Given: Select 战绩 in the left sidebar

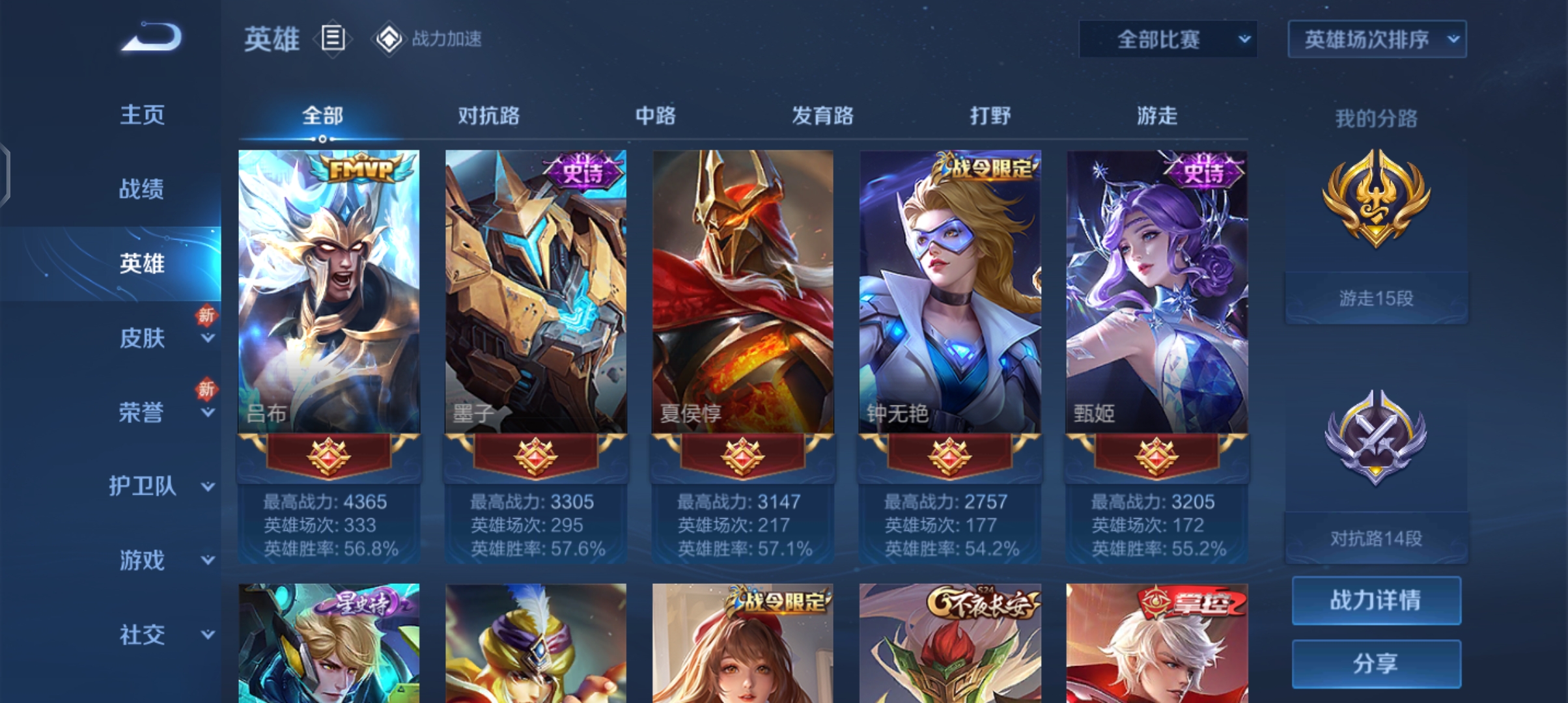Looking at the screenshot, I should [x=143, y=189].
